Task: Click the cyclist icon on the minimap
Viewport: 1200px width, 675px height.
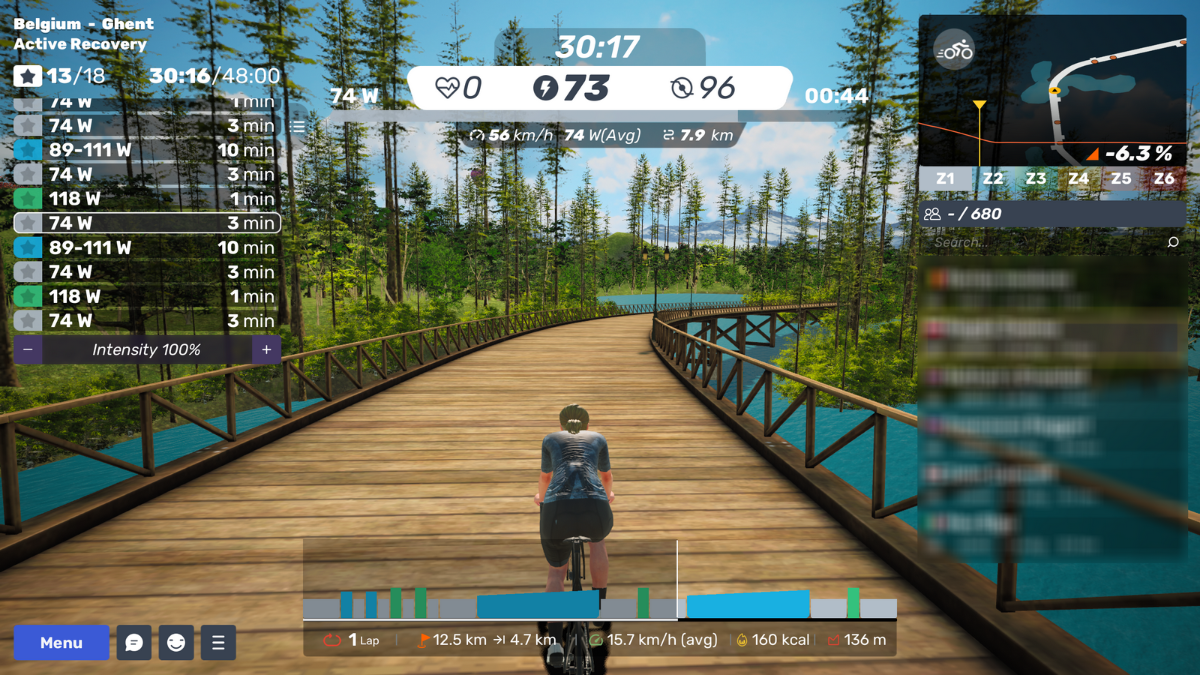Action: 955,50
